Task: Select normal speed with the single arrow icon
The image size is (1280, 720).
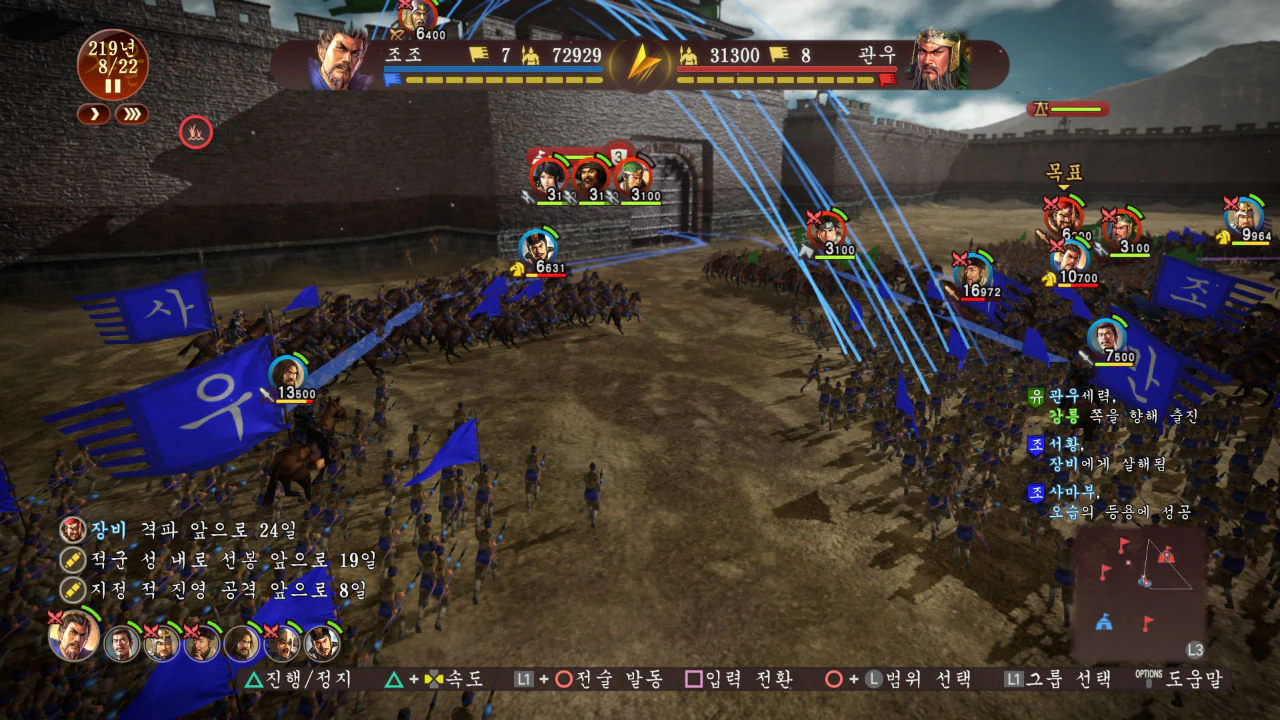Action: click(93, 113)
